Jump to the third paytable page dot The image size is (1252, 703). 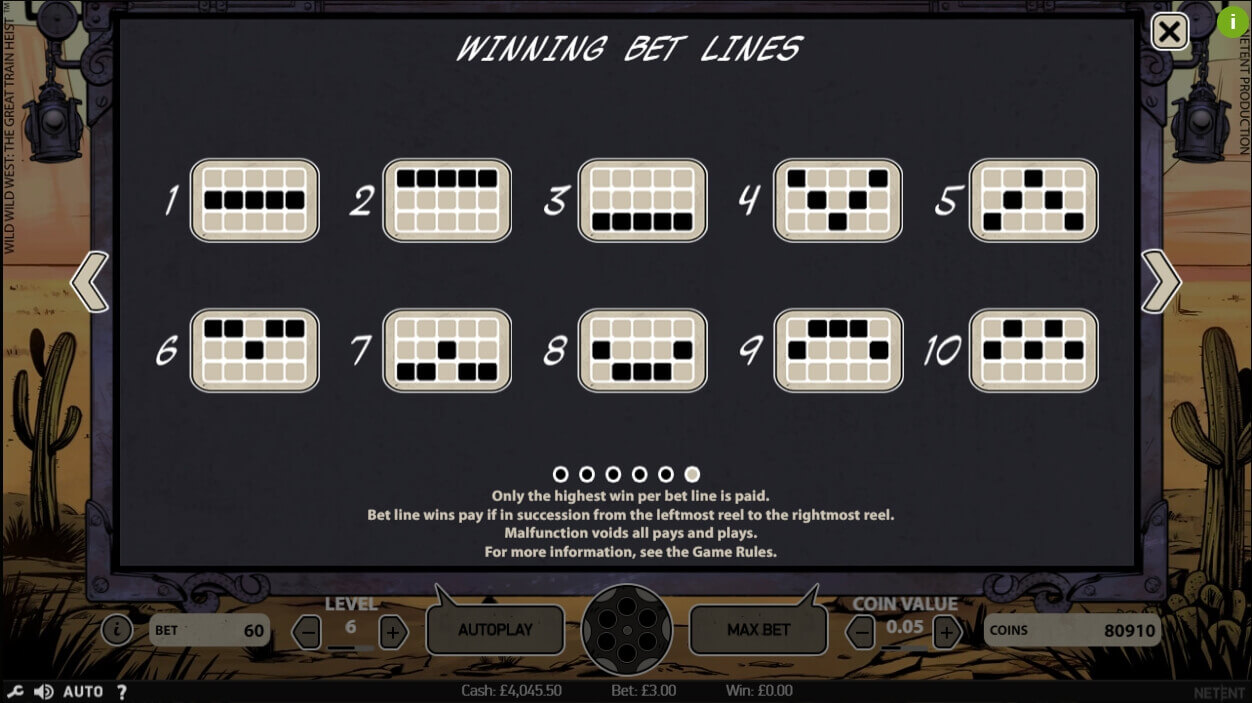[613, 474]
